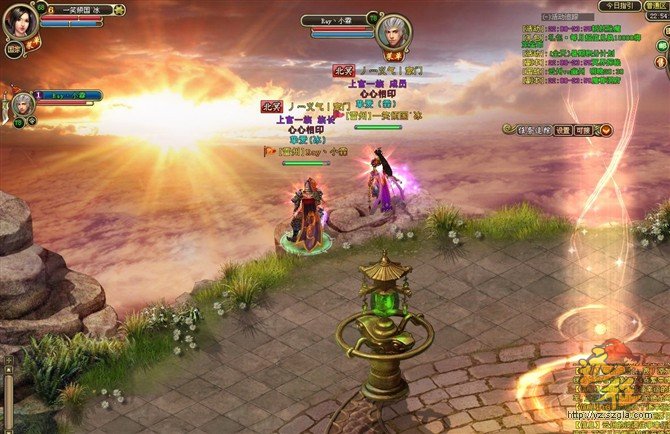Click the player's own portrait
The image size is (670, 434).
(20, 22)
